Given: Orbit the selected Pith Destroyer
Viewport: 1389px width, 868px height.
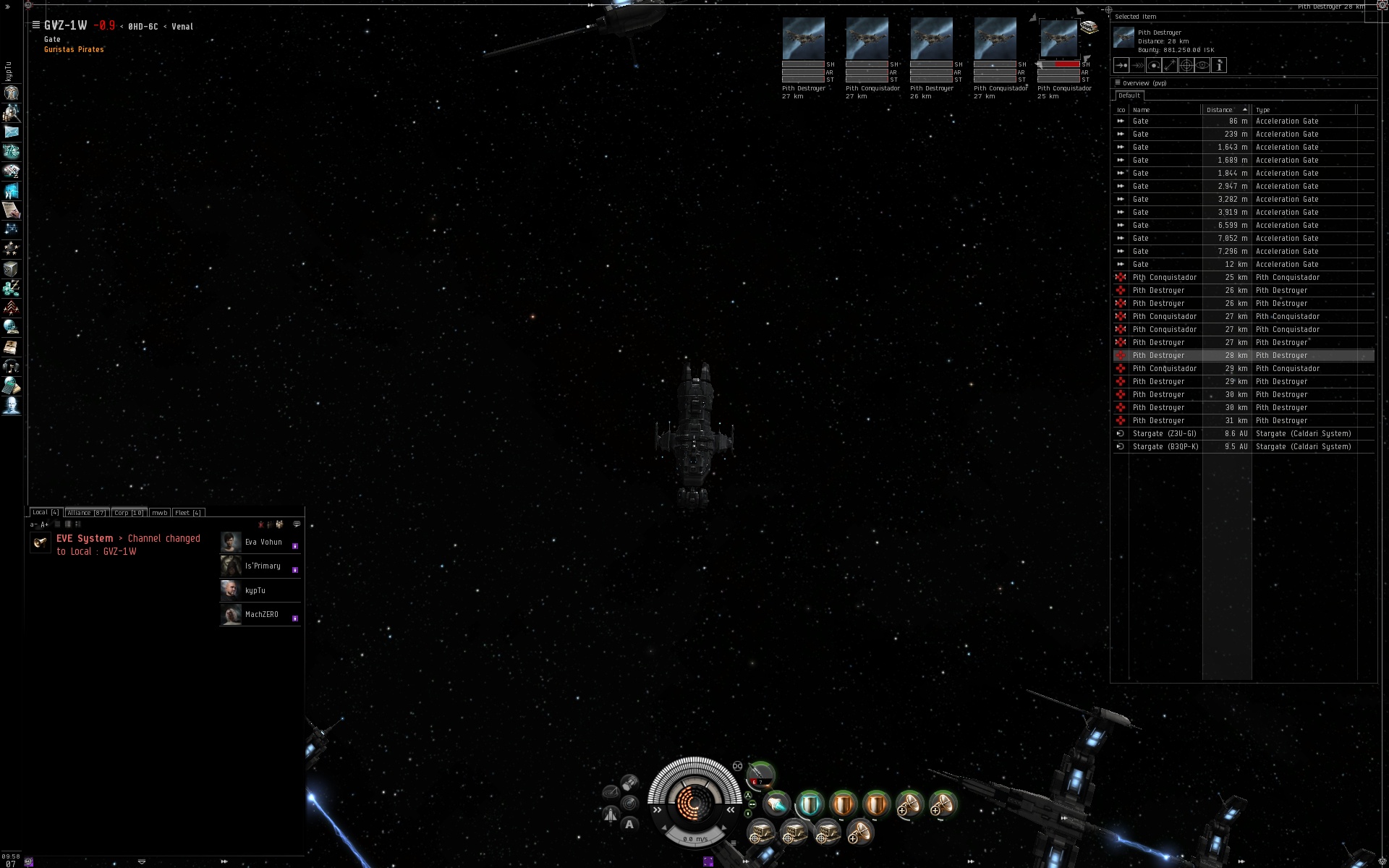Looking at the screenshot, I should click(x=1154, y=65).
